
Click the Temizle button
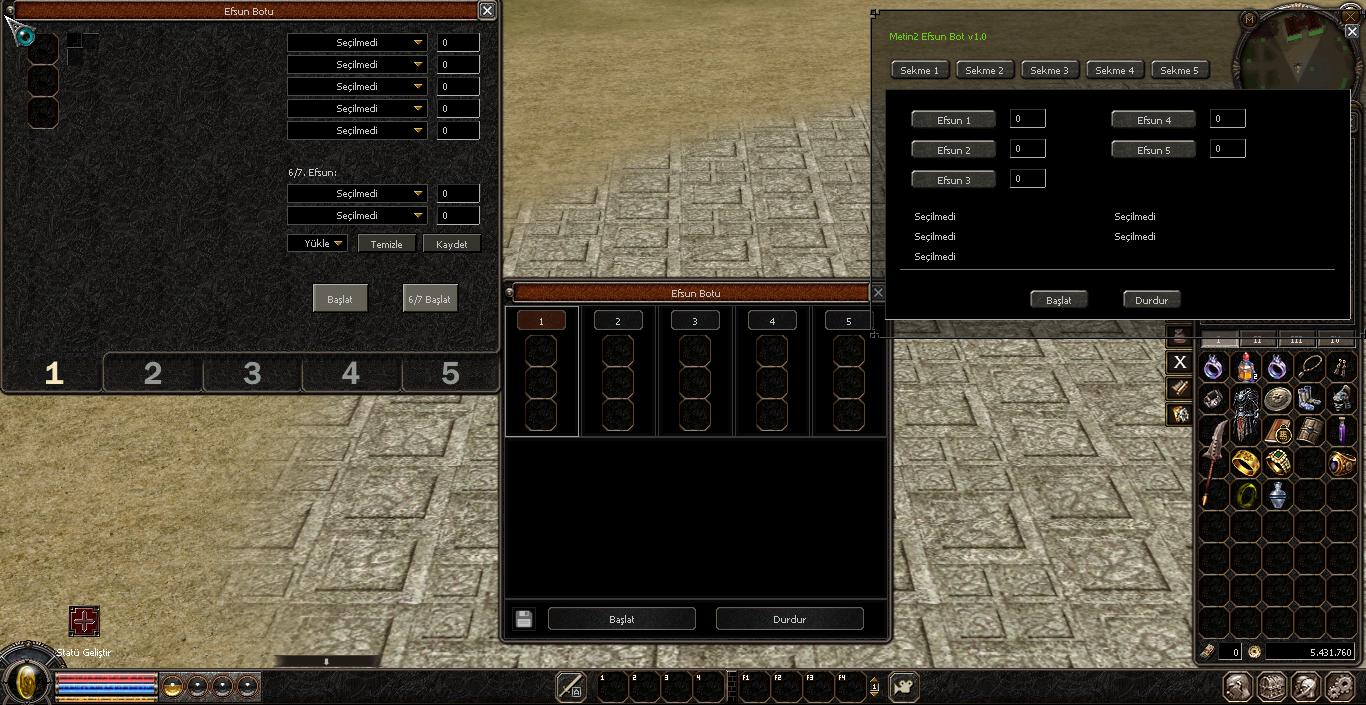point(386,244)
